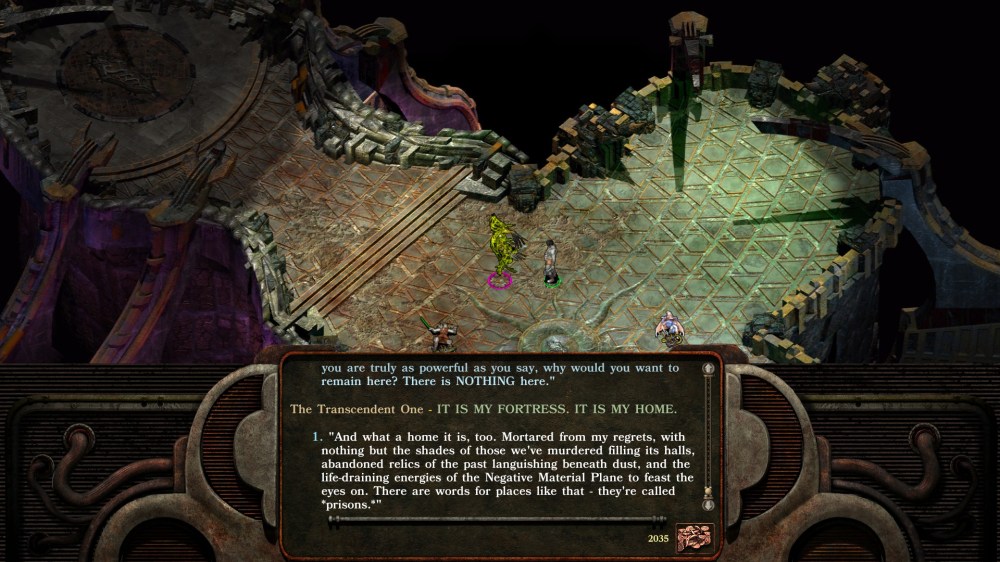1000x562 pixels.
Task: Click the copper coins icon beside 2035
Action: pos(692,537)
